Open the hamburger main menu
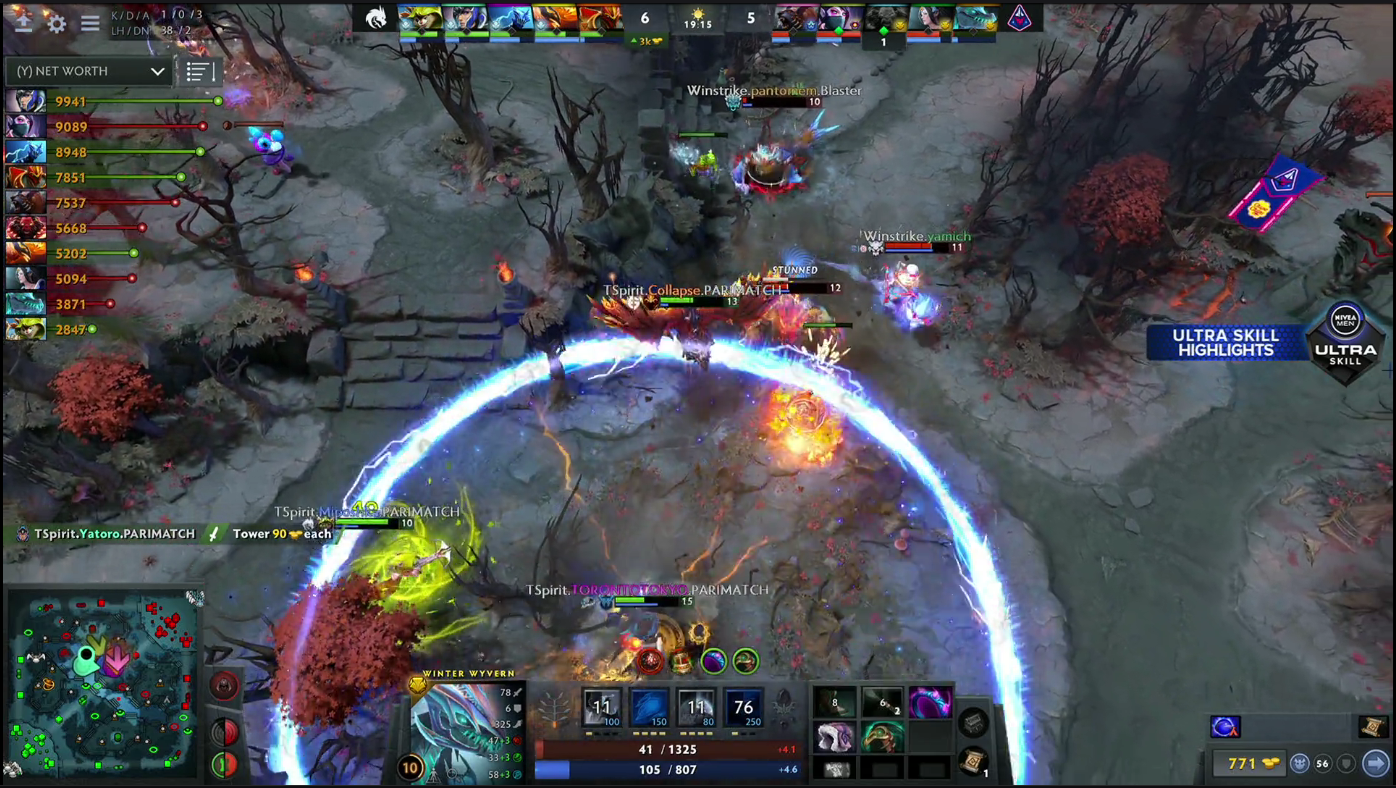This screenshot has width=1396, height=788. click(x=90, y=23)
